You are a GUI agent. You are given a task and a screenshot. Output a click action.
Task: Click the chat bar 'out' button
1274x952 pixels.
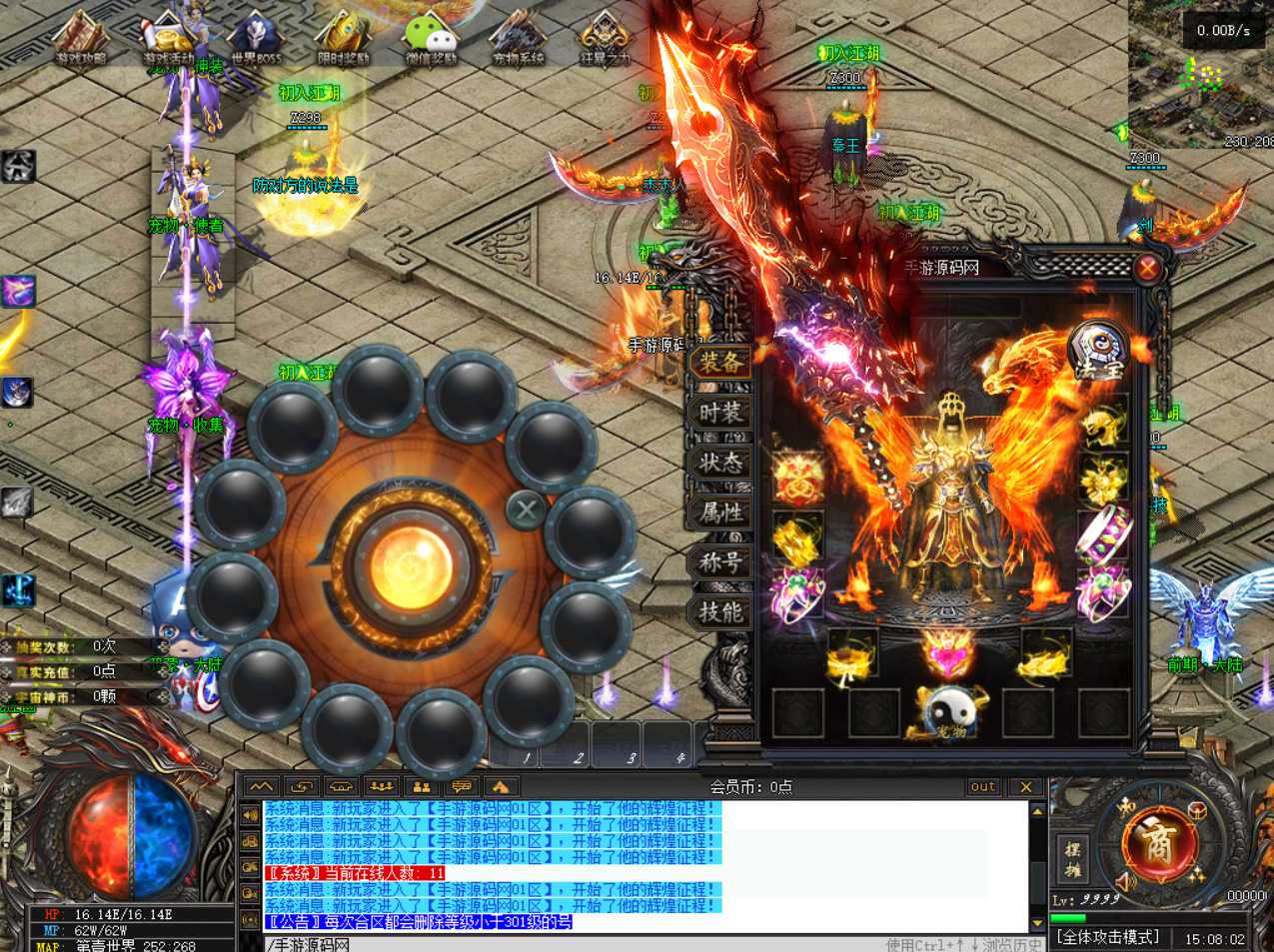point(983,787)
